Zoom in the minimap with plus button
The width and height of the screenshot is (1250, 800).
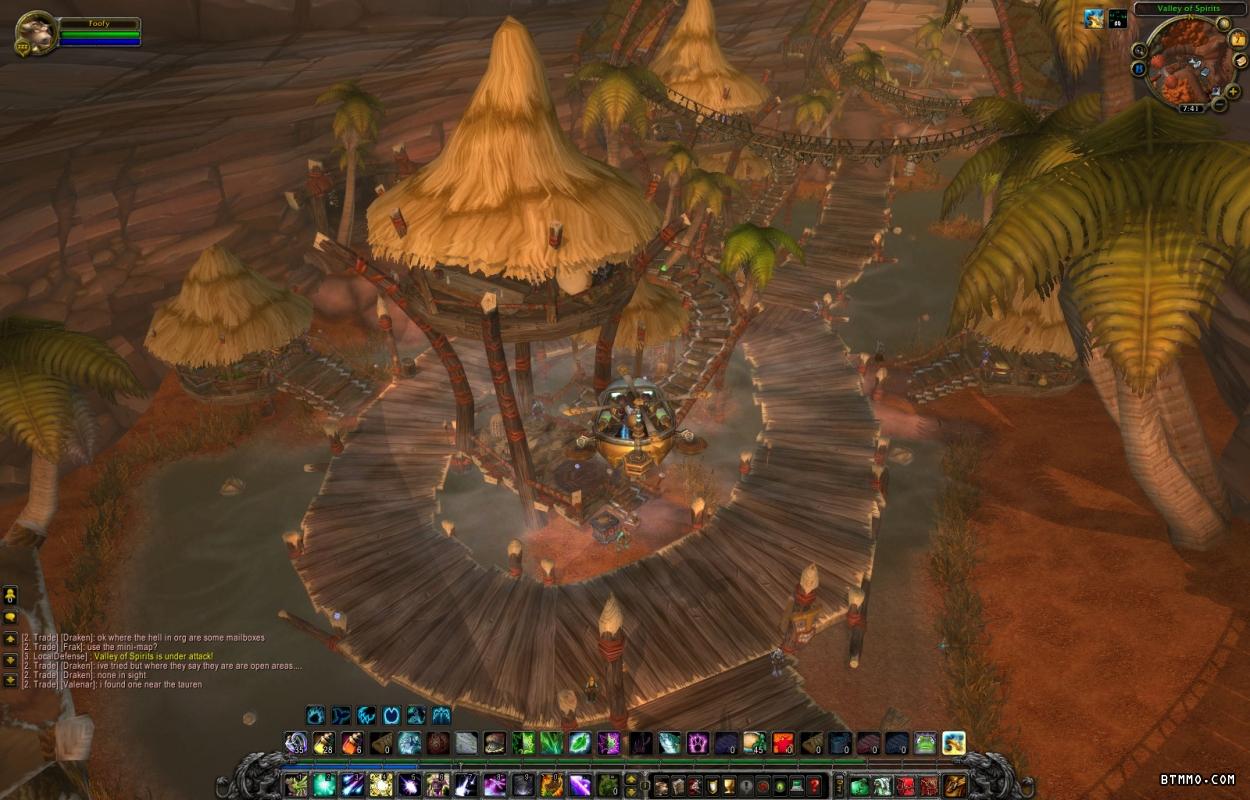(1233, 92)
